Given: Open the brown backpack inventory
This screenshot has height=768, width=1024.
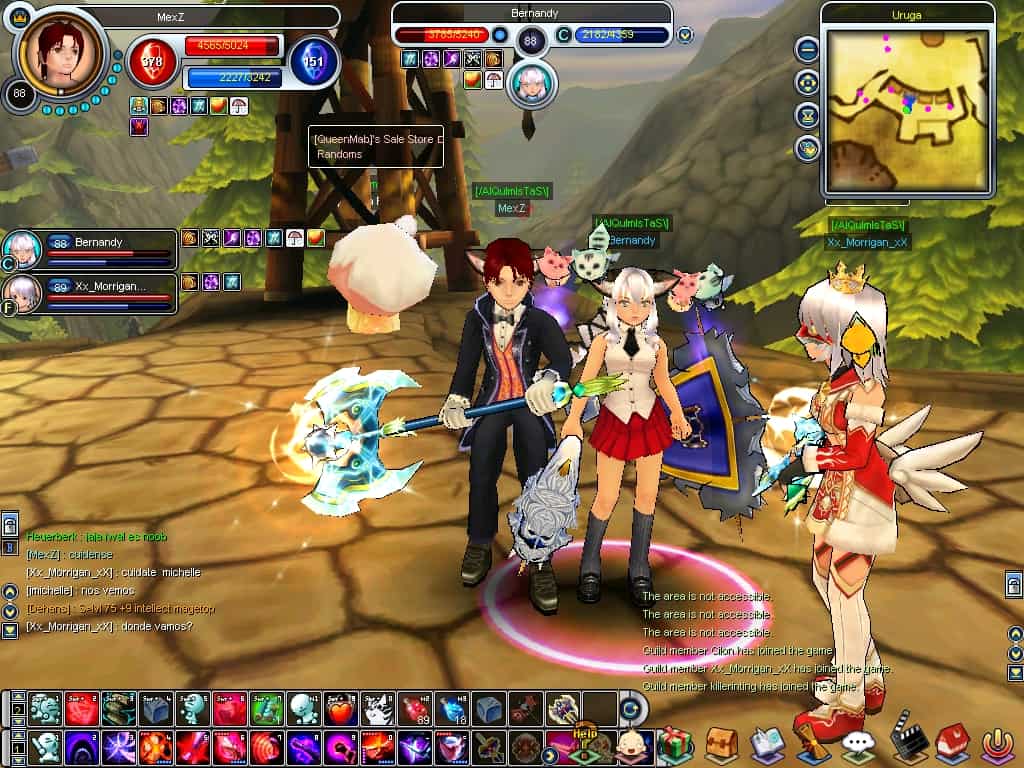Looking at the screenshot, I should pyautogui.click(x=720, y=745).
